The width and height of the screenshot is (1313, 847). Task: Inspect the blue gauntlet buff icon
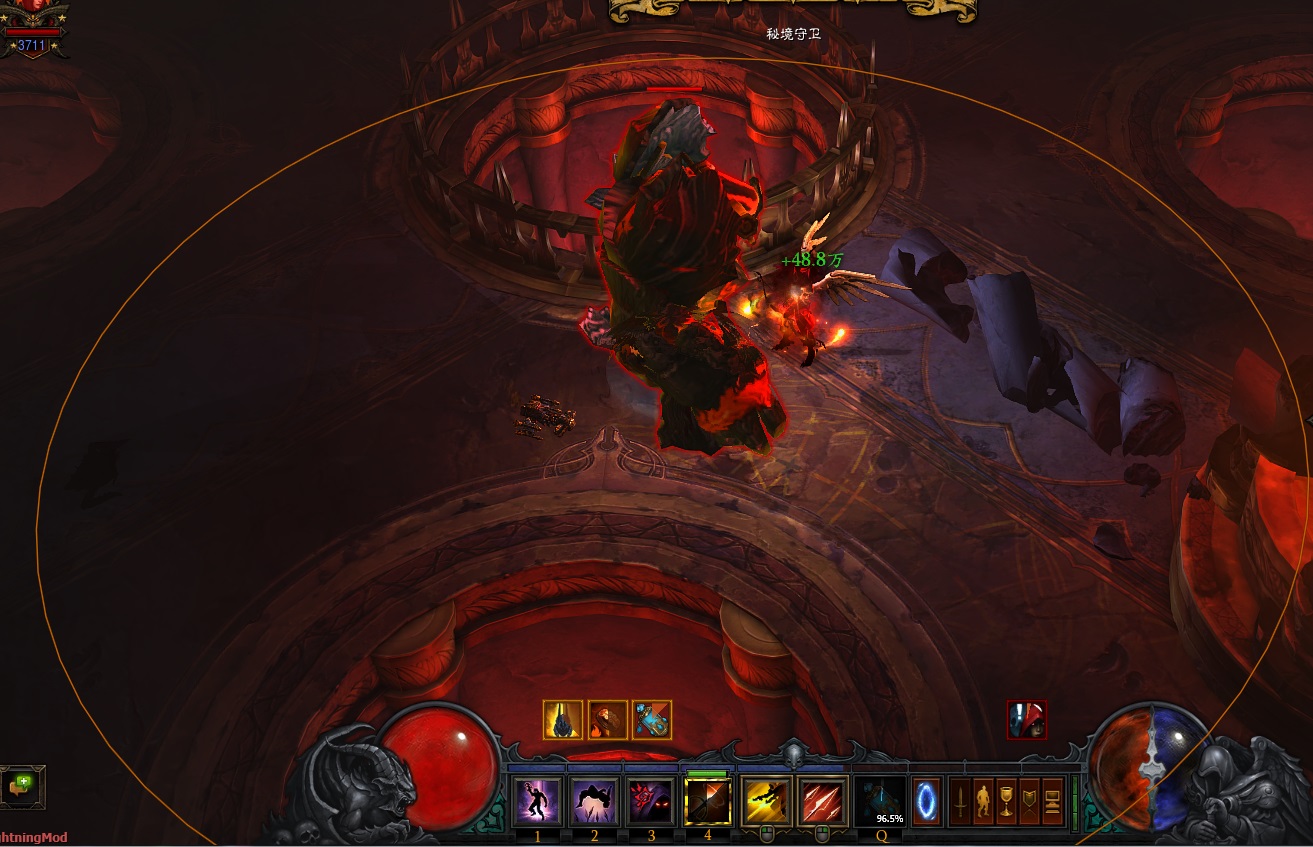[652, 720]
